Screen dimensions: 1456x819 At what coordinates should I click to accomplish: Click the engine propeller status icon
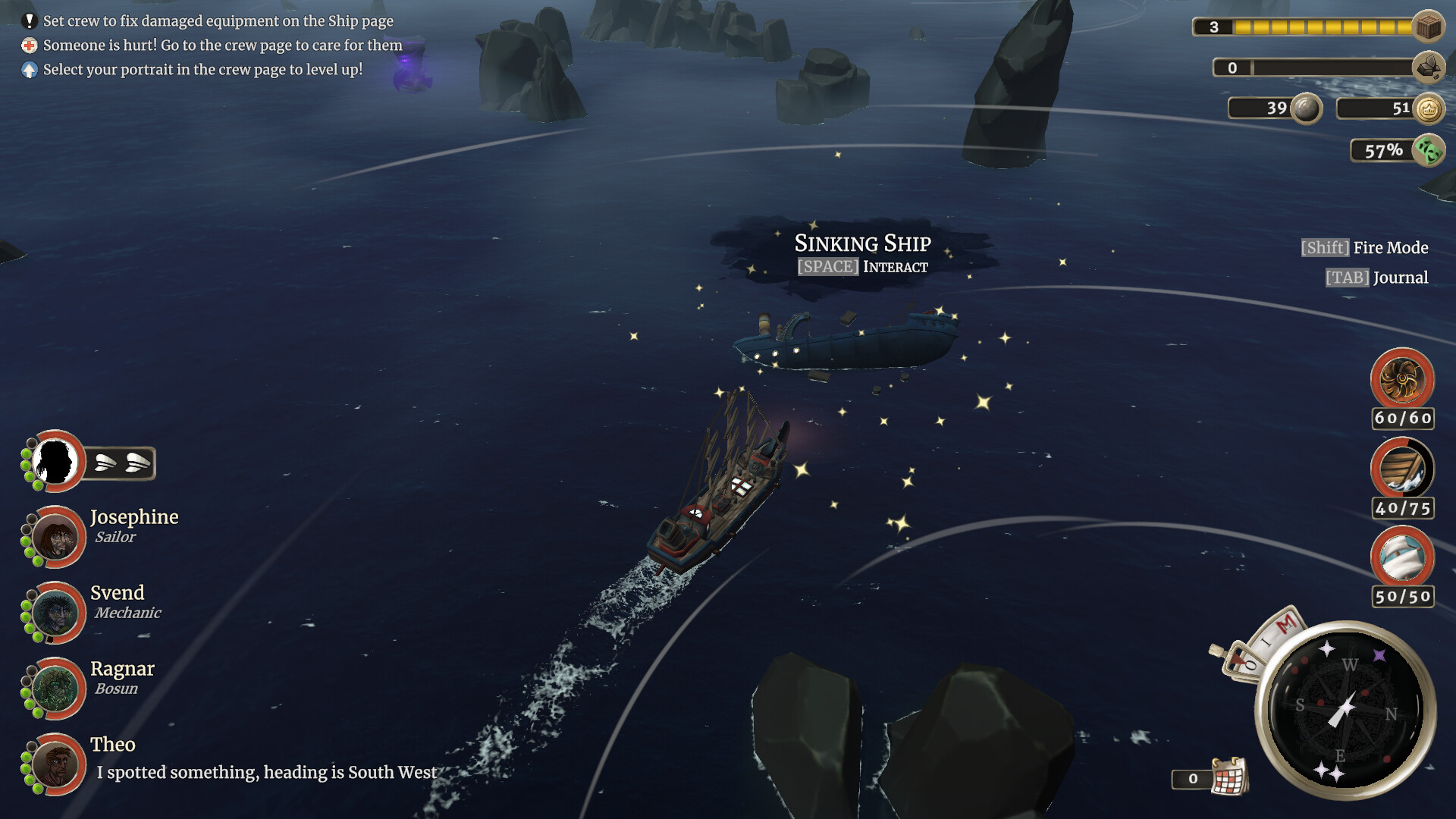coord(1402,379)
